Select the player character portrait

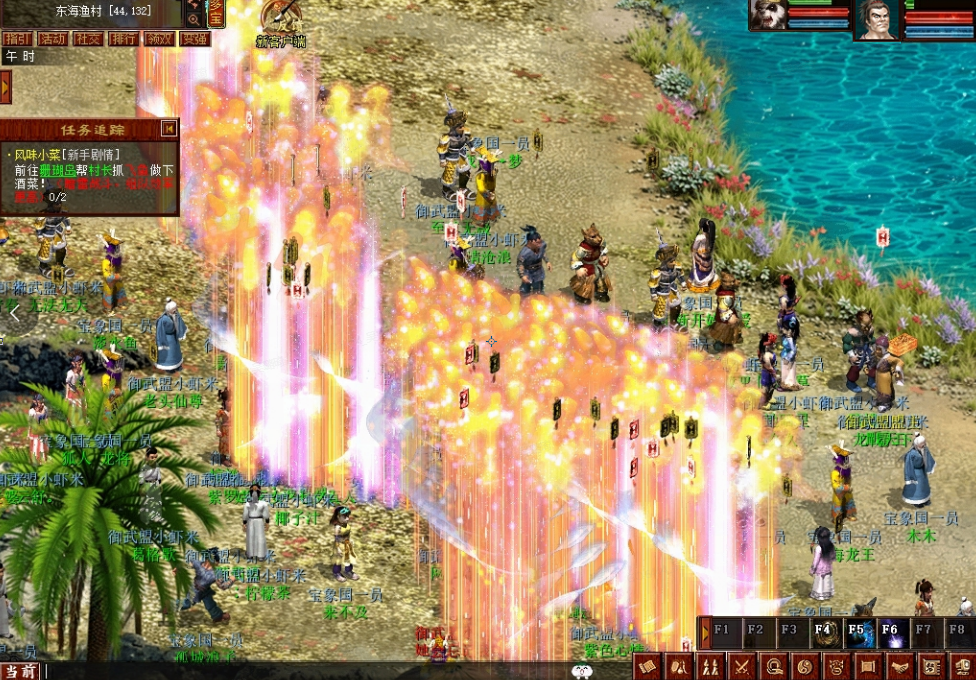click(874, 20)
